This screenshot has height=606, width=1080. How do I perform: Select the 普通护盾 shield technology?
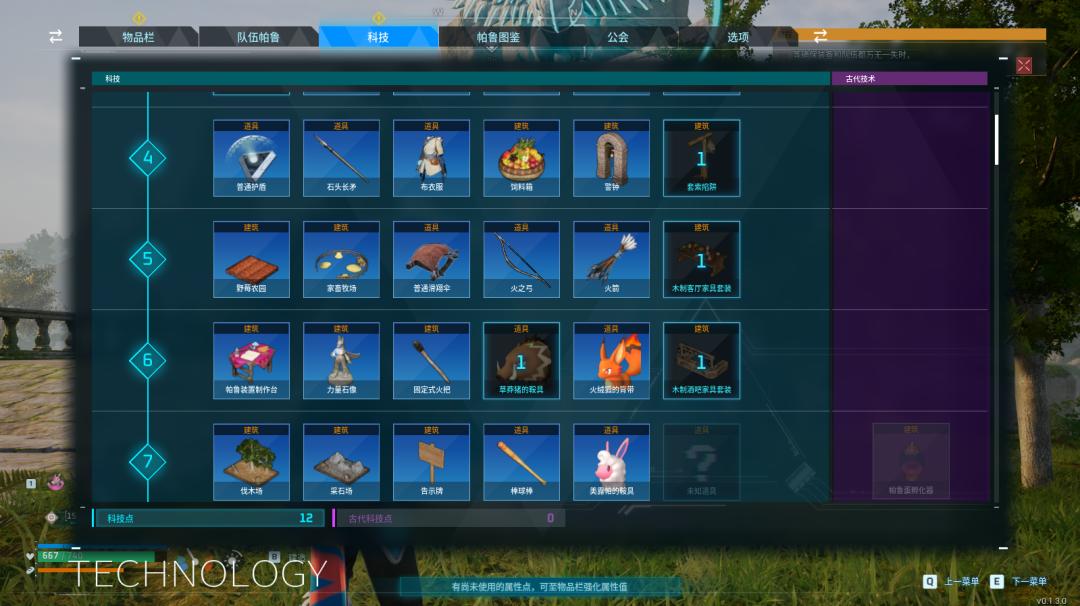(x=251, y=158)
